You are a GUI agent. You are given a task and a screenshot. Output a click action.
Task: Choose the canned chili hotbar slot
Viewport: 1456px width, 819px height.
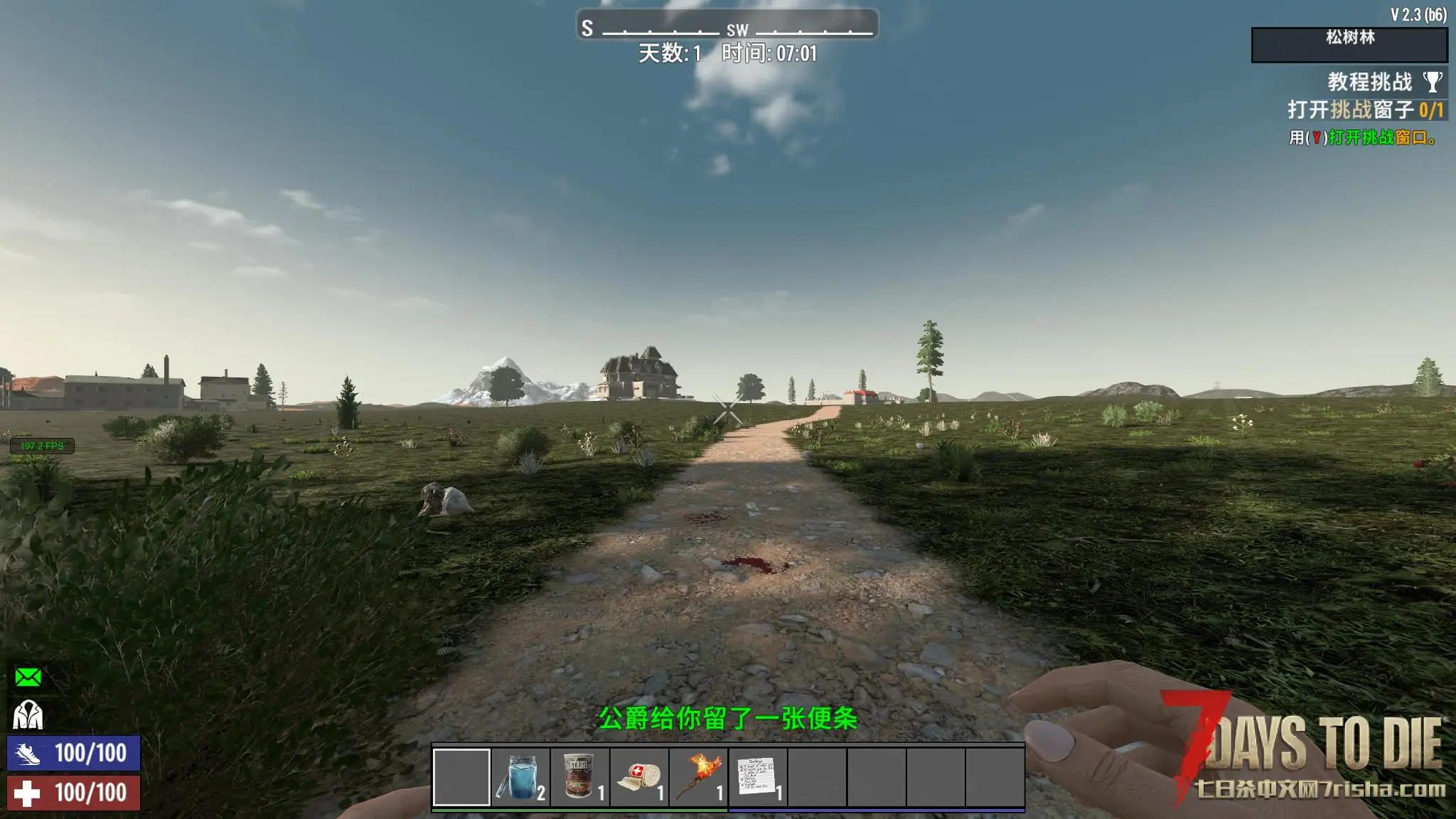pyautogui.click(x=580, y=777)
